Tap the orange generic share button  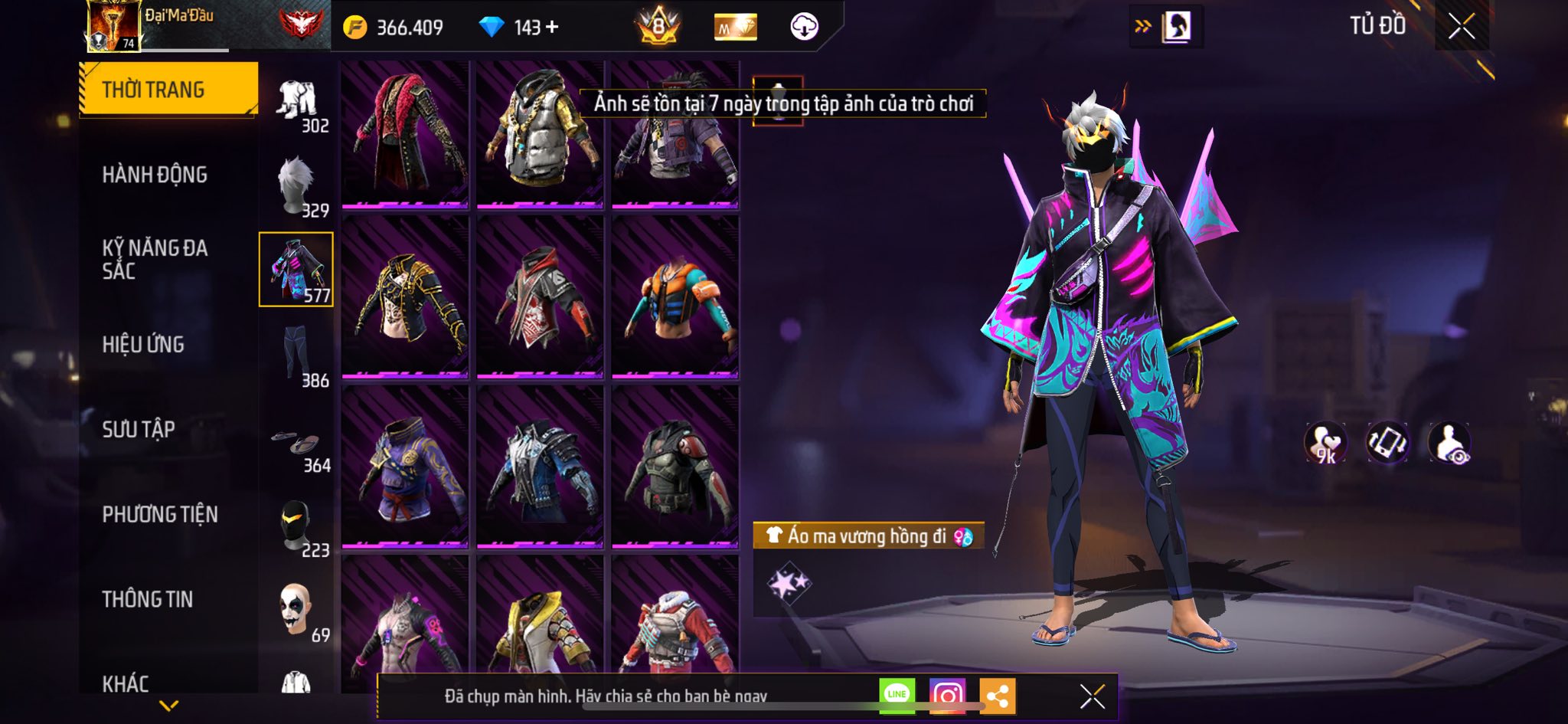click(997, 696)
